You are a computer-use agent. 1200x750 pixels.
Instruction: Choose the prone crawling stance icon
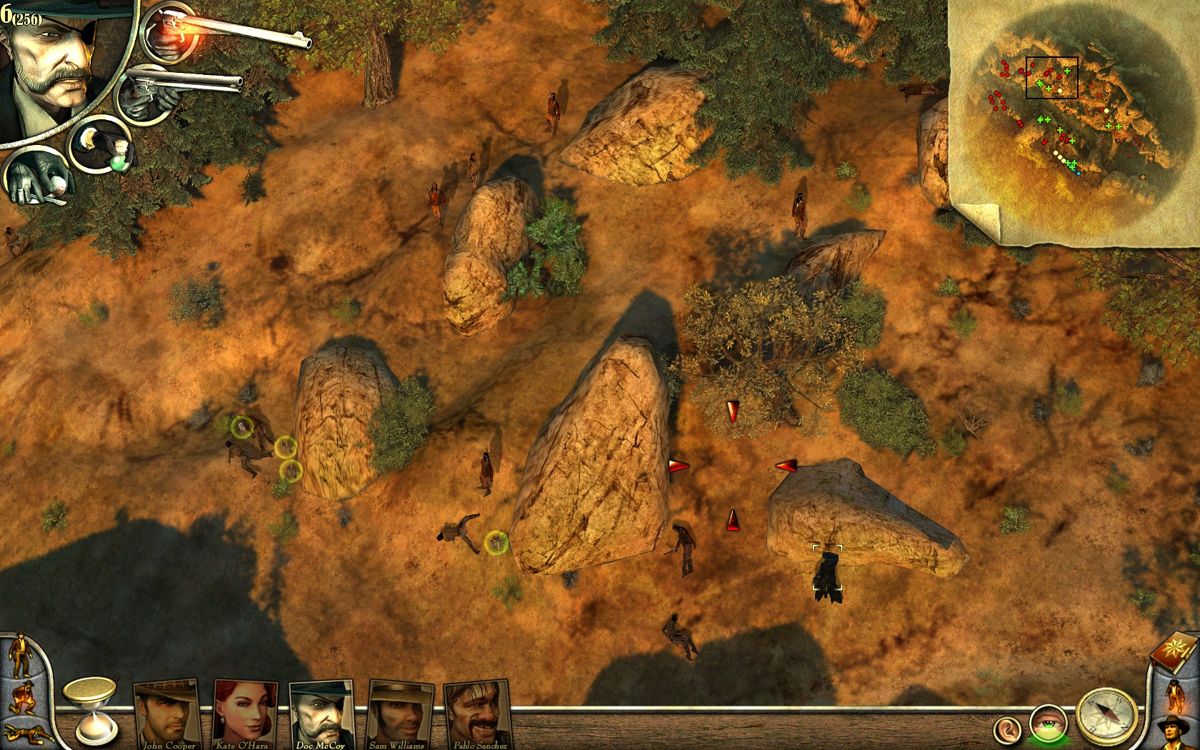(24, 734)
